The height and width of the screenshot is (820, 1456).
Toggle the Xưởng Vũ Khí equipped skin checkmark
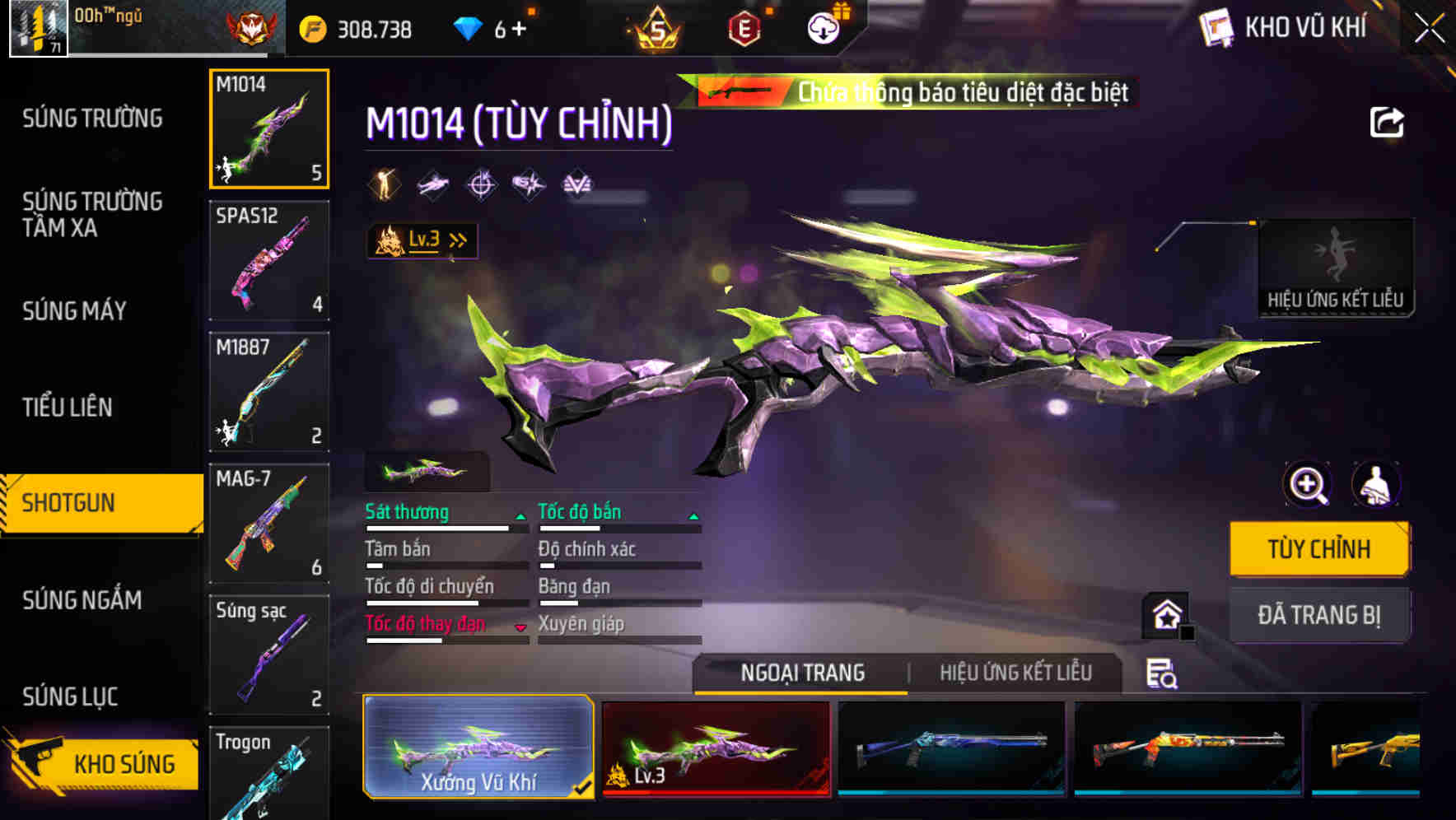click(585, 786)
